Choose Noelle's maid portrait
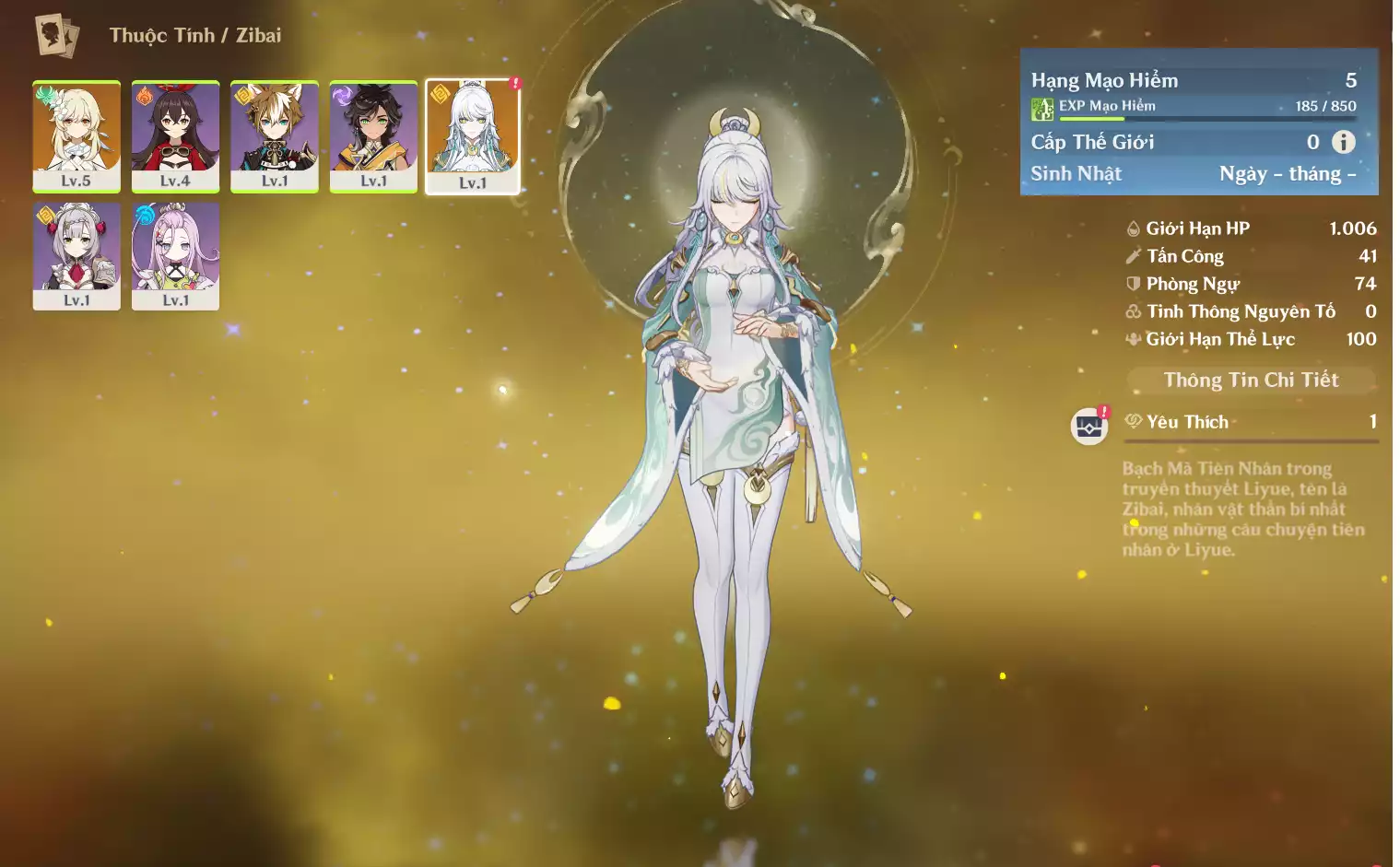The height and width of the screenshot is (867, 1400). (76, 255)
